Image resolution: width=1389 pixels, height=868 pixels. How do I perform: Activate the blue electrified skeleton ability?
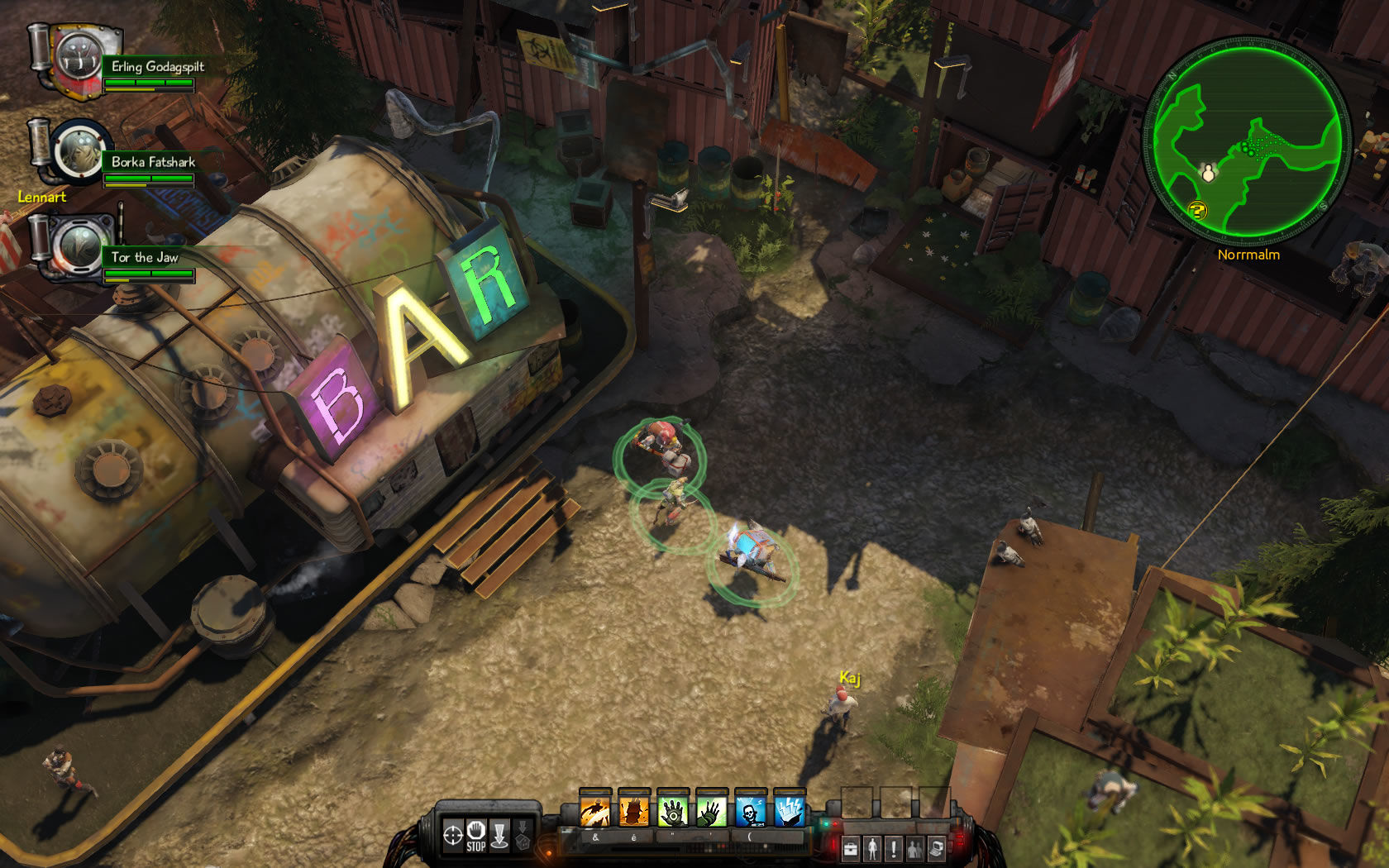(x=751, y=811)
